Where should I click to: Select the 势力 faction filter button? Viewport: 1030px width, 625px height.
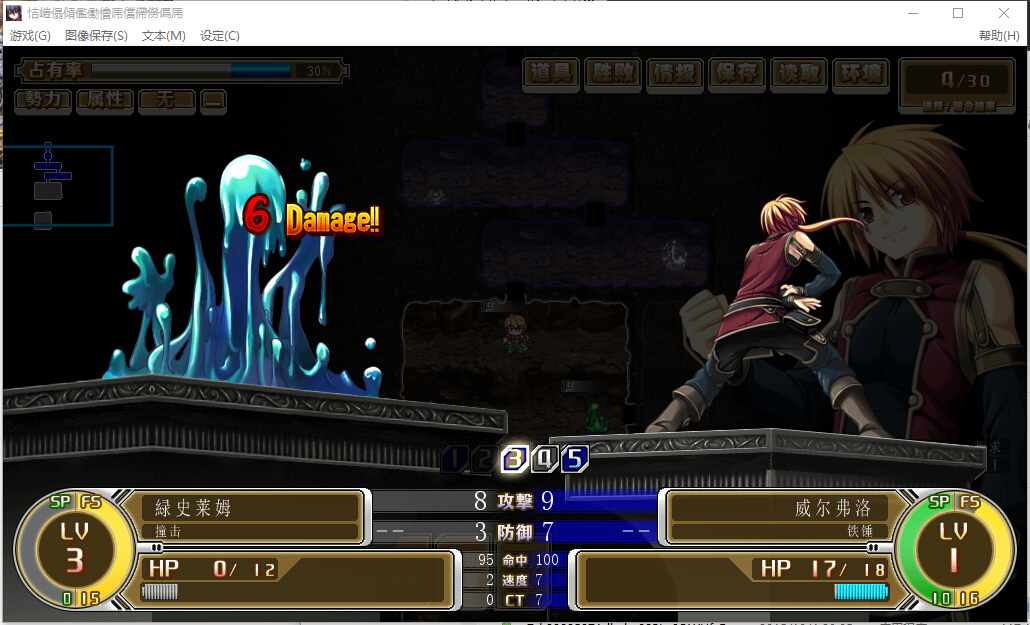[x=43, y=100]
